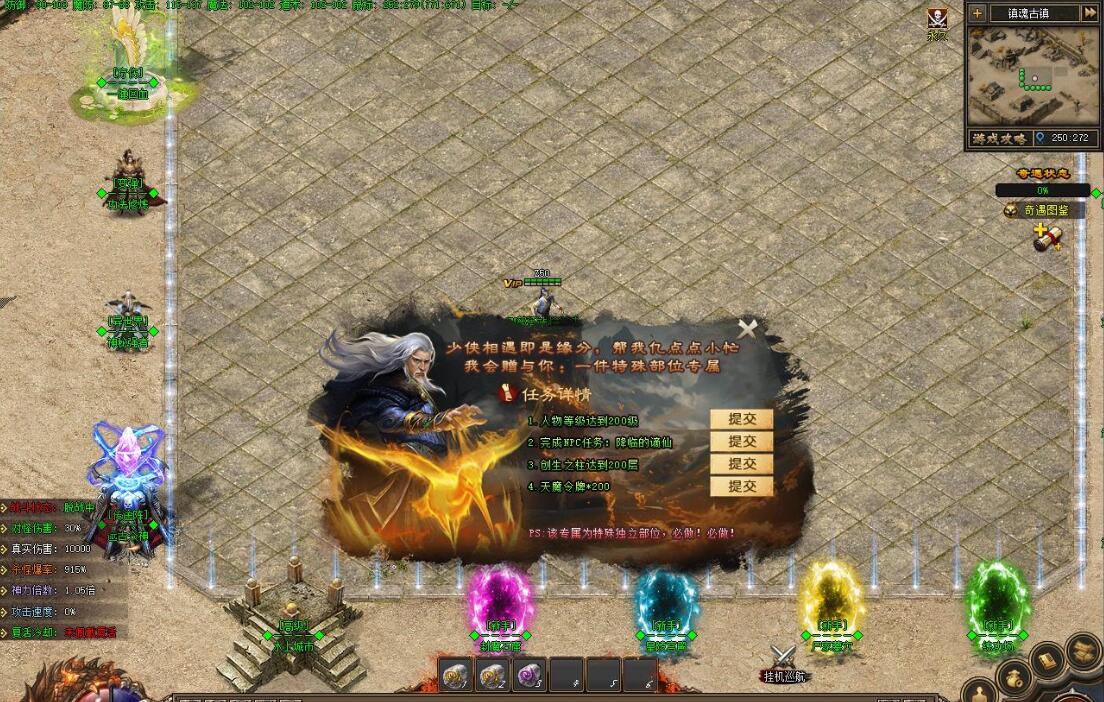Open the 游戏攻略 game guide
1104x702 pixels.
tap(996, 138)
